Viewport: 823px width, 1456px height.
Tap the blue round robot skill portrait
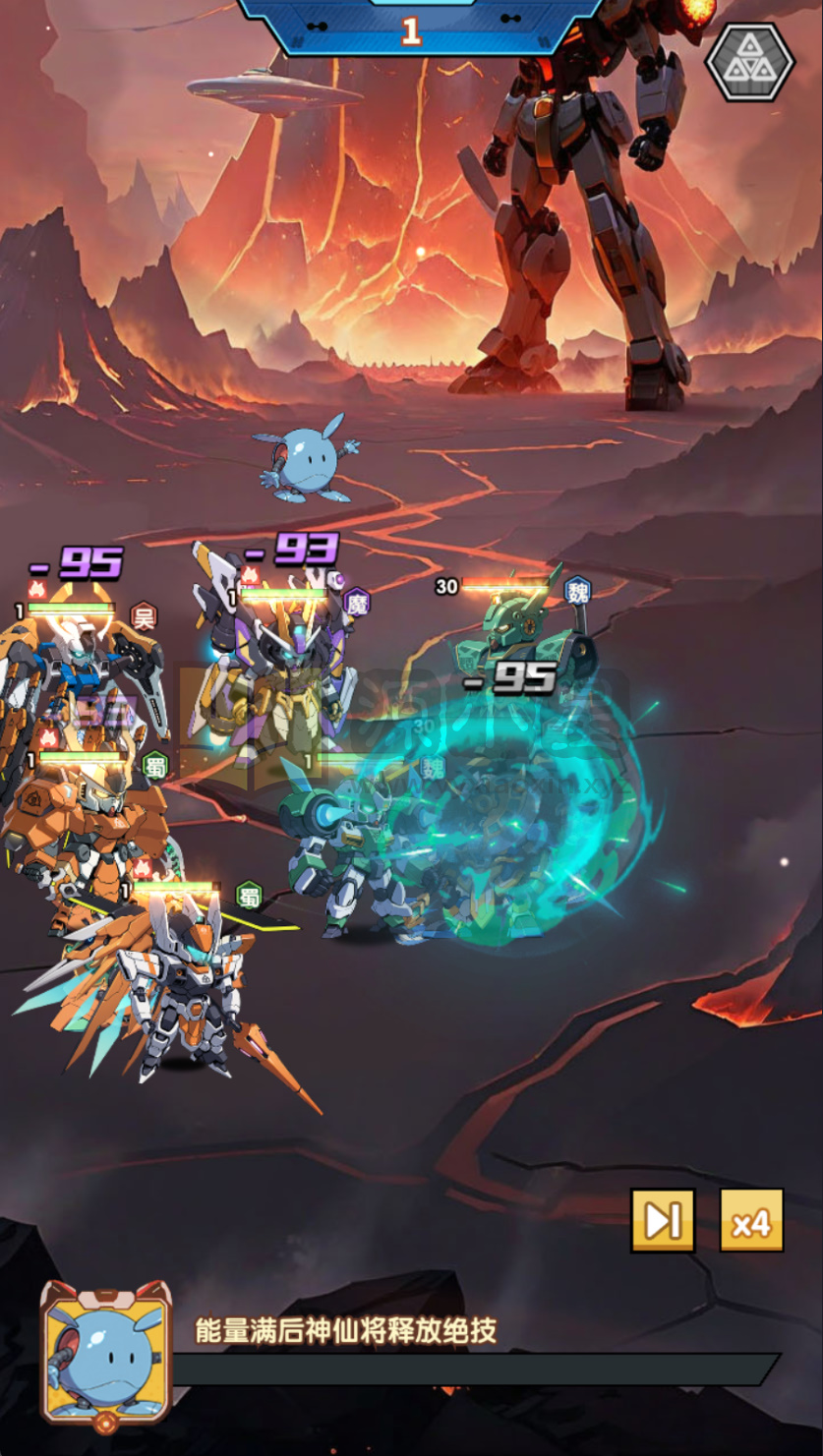coord(105,1352)
